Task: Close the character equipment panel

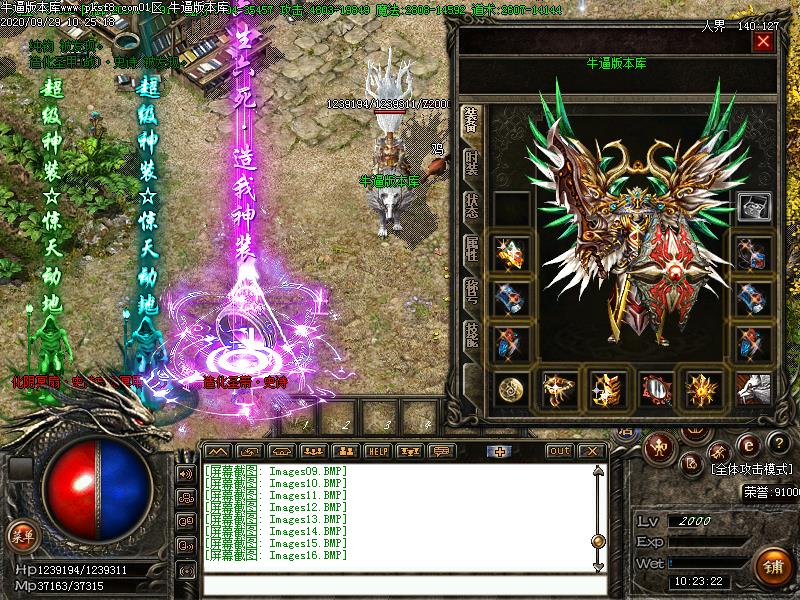Action: [x=764, y=42]
